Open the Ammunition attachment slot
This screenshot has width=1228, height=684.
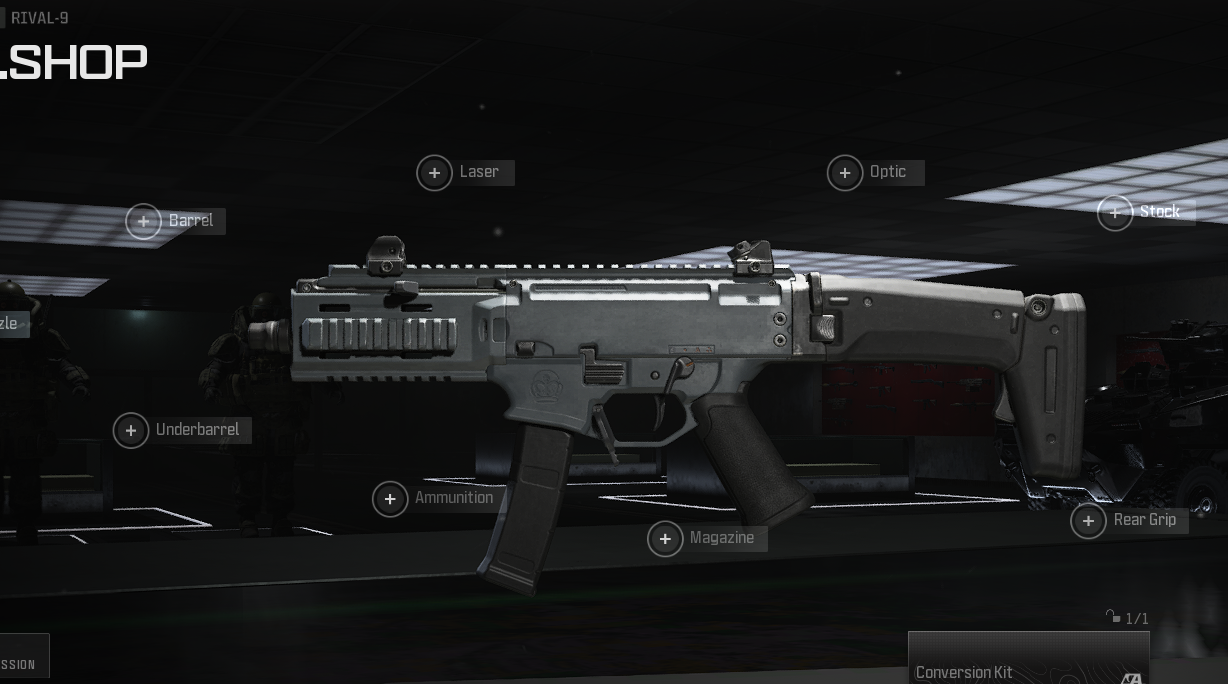point(390,499)
